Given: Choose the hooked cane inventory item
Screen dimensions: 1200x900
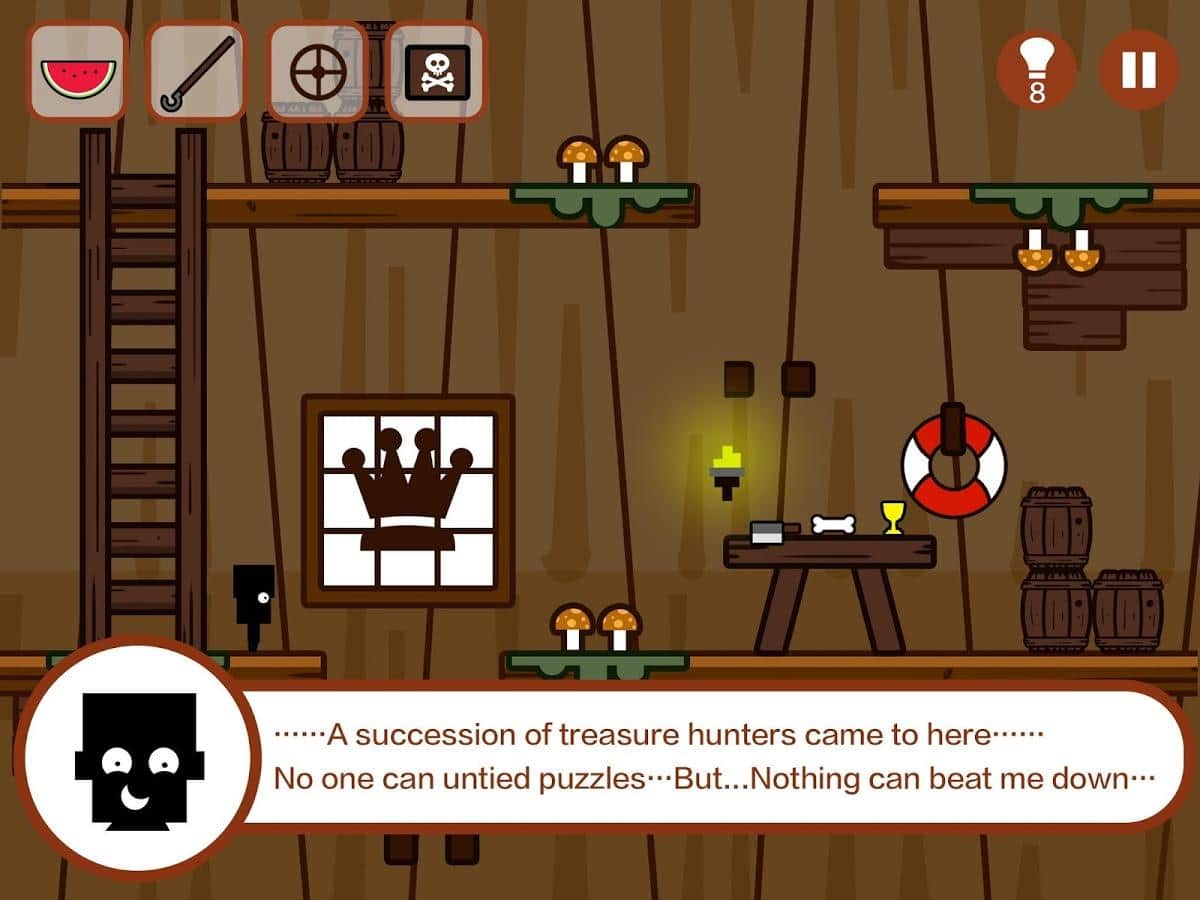Looking at the screenshot, I should pyautogui.click(x=197, y=72).
